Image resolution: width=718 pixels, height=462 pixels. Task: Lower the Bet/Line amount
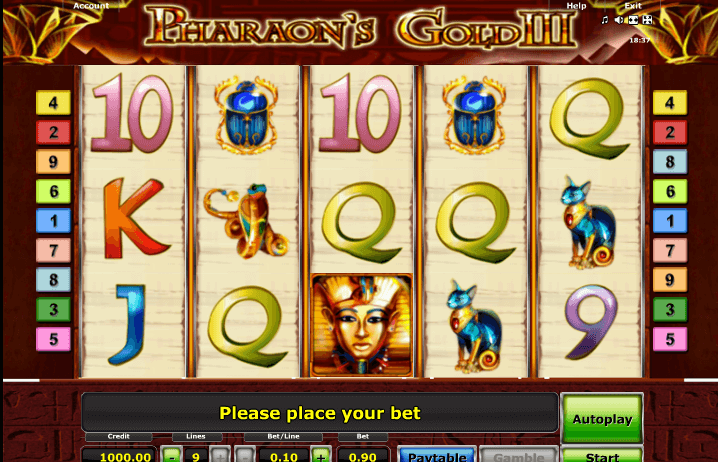click(x=246, y=456)
